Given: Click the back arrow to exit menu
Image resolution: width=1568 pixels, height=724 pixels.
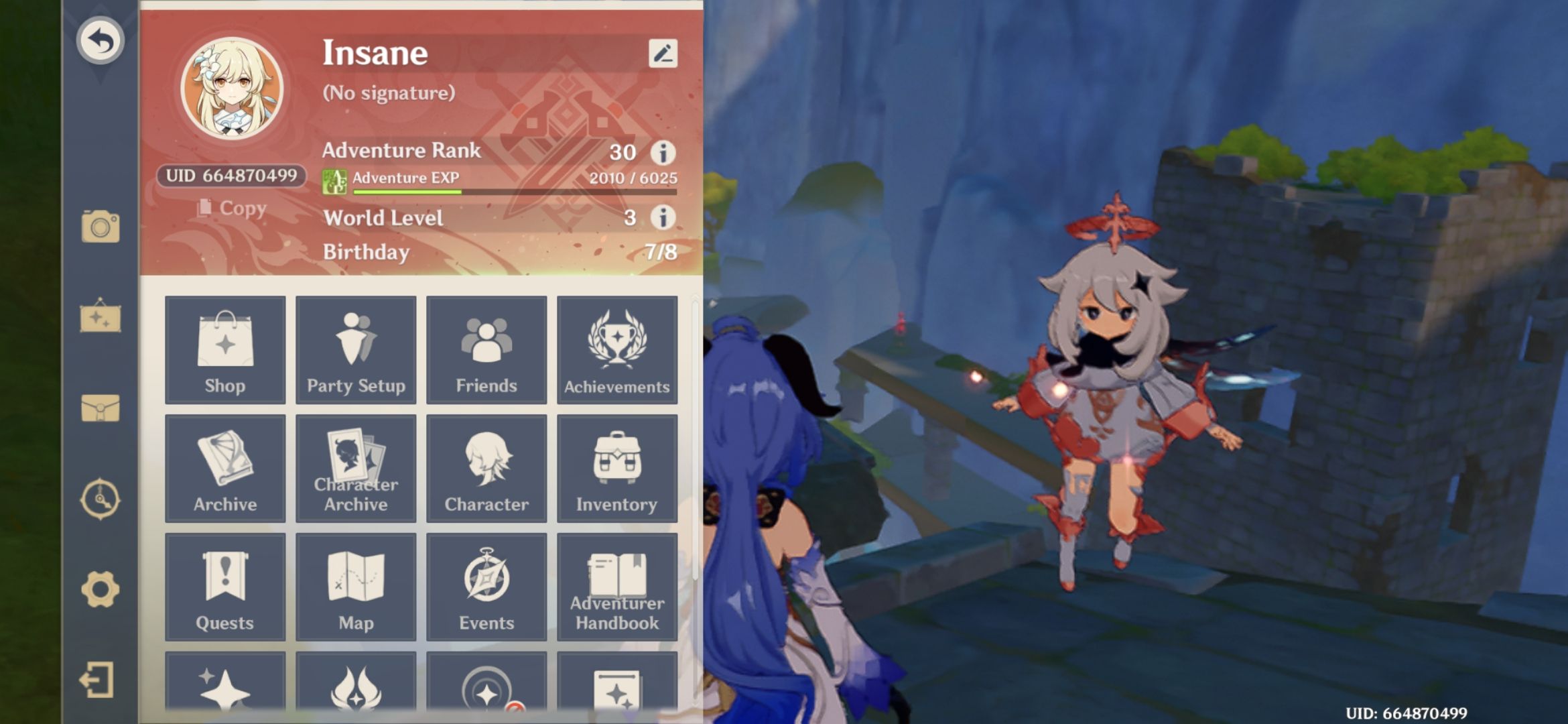Looking at the screenshot, I should [102, 40].
